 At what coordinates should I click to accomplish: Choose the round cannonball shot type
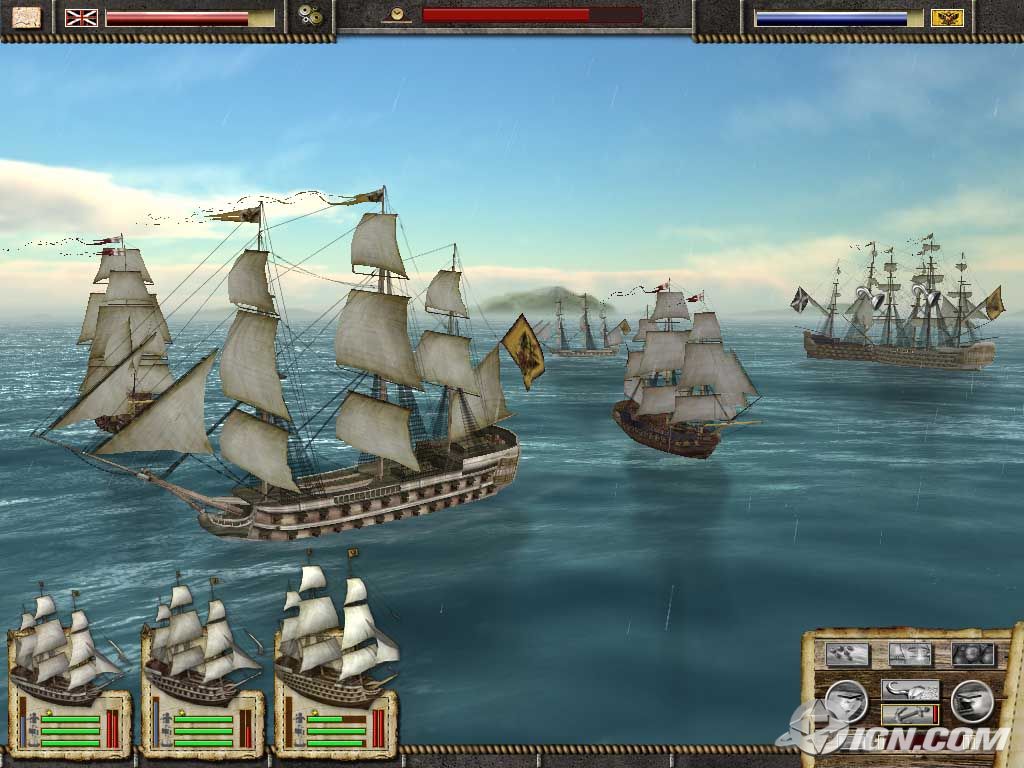(x=972, y=654)
